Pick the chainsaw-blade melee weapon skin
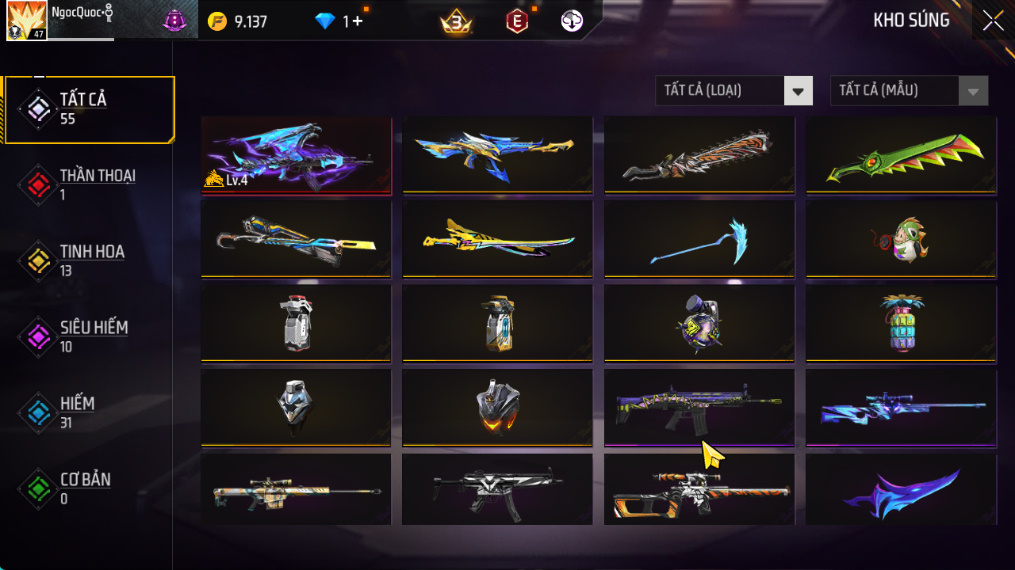The height and width of the screenshot is (570, 1015). pyautogui.click(x=699, y=155)
